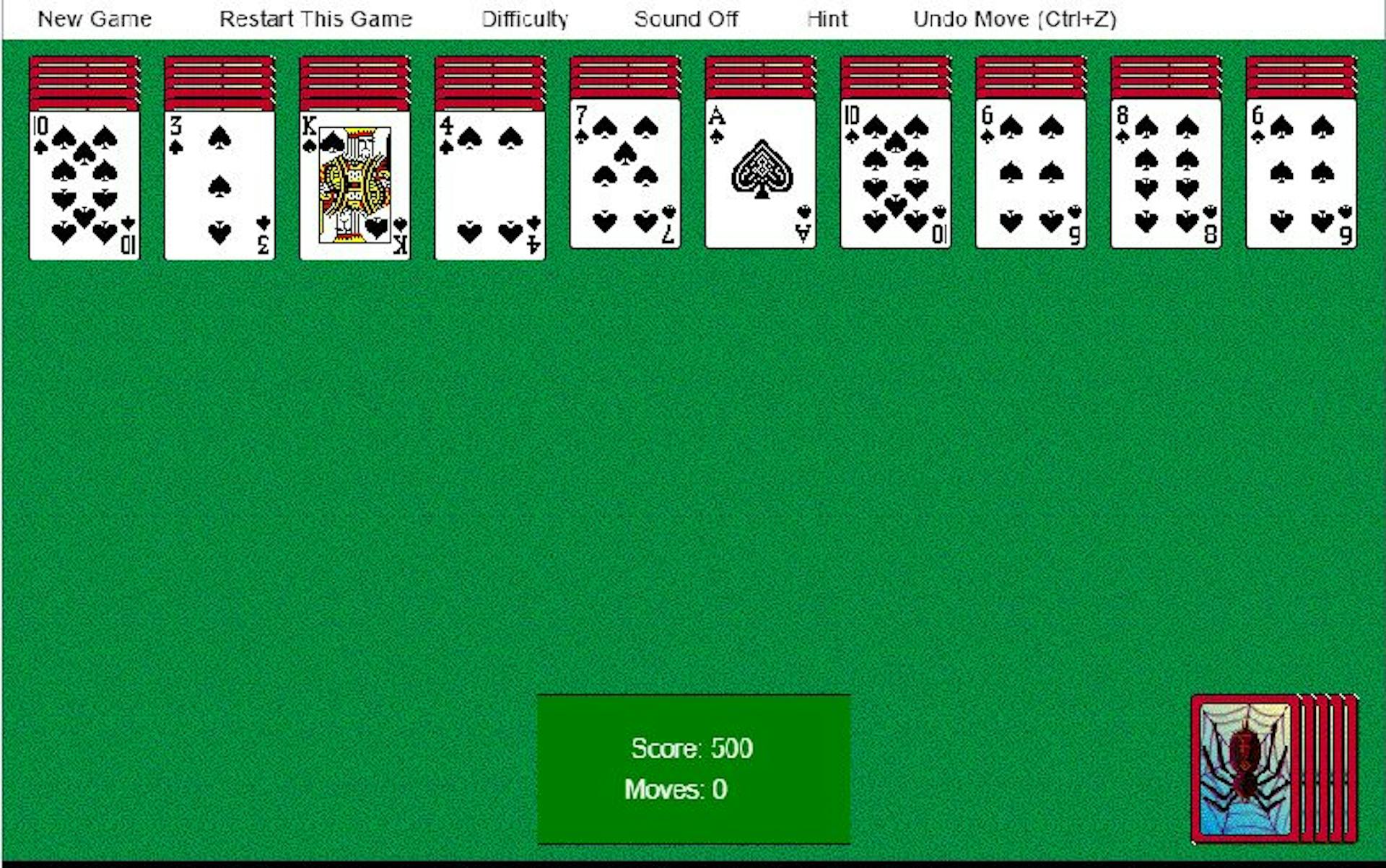Restart This Game
Screen dimensions: 1386x868
click(315, 19)
